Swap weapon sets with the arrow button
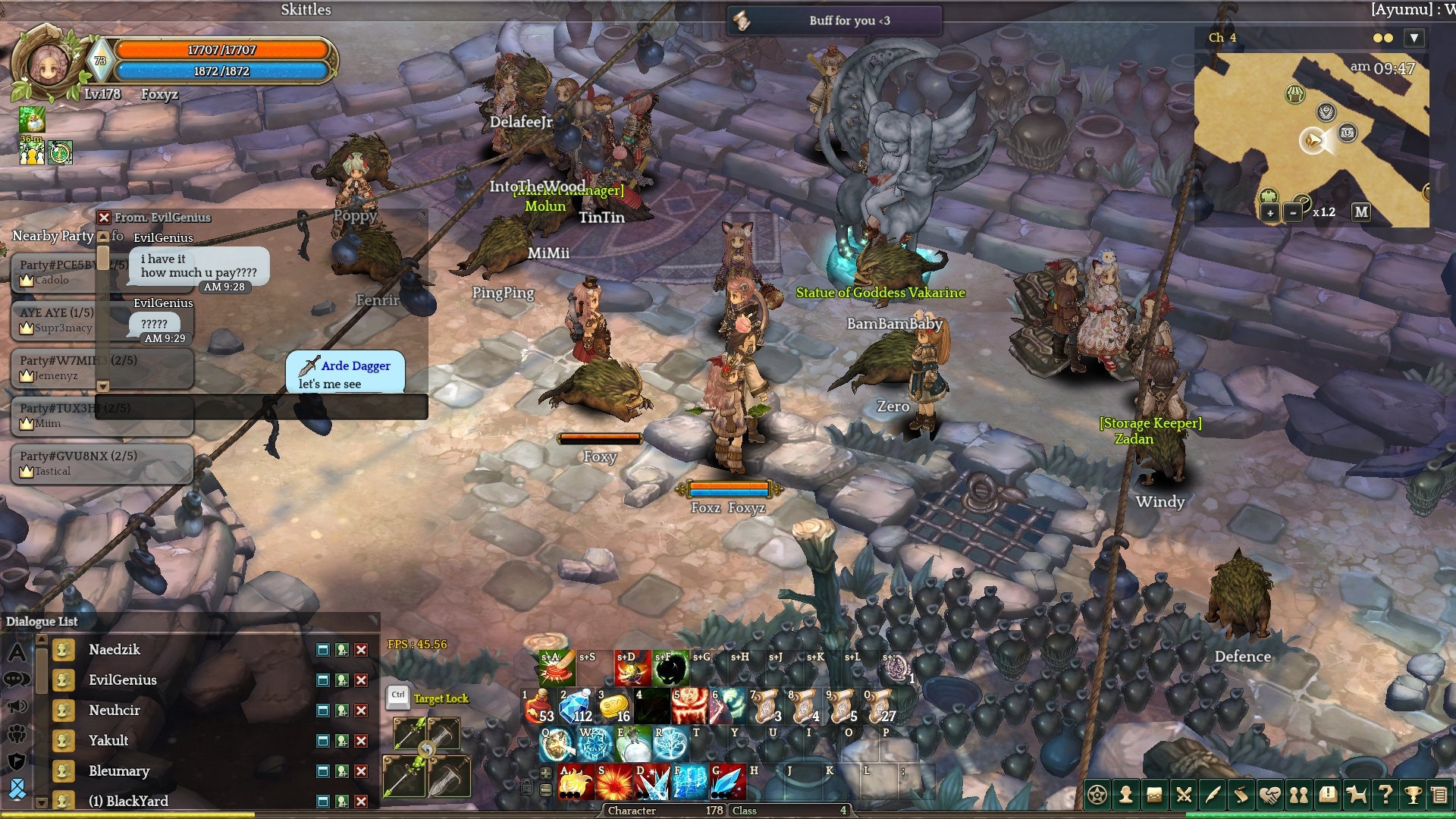1456x819 pixels. [427, 750]
